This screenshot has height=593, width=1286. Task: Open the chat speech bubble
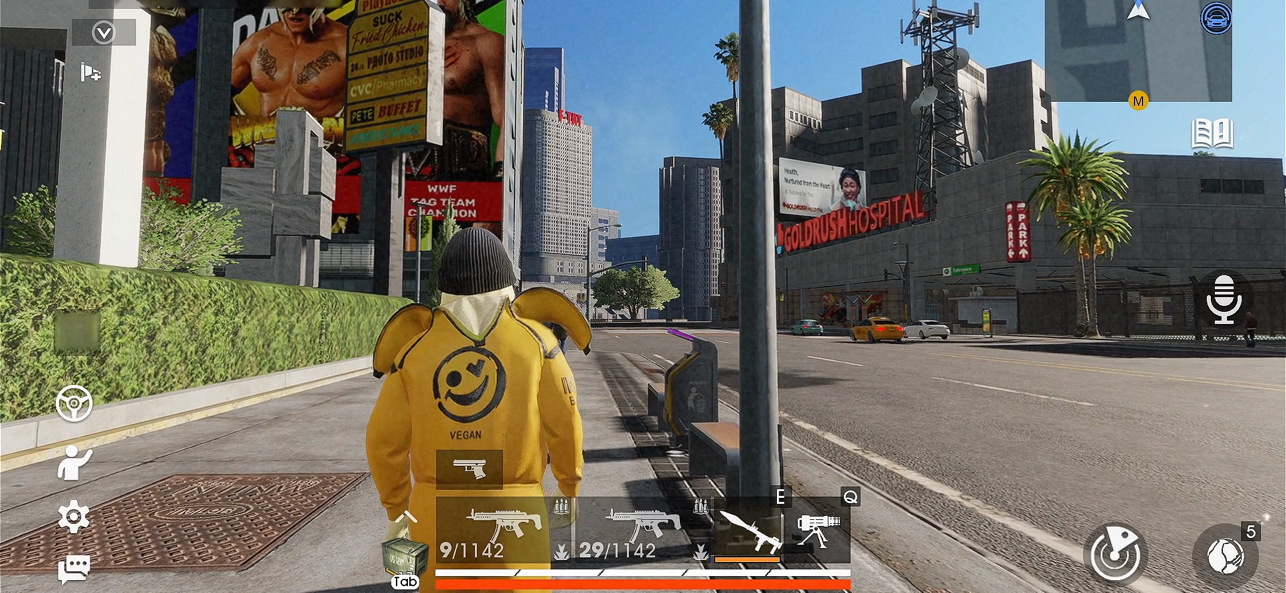74,569
